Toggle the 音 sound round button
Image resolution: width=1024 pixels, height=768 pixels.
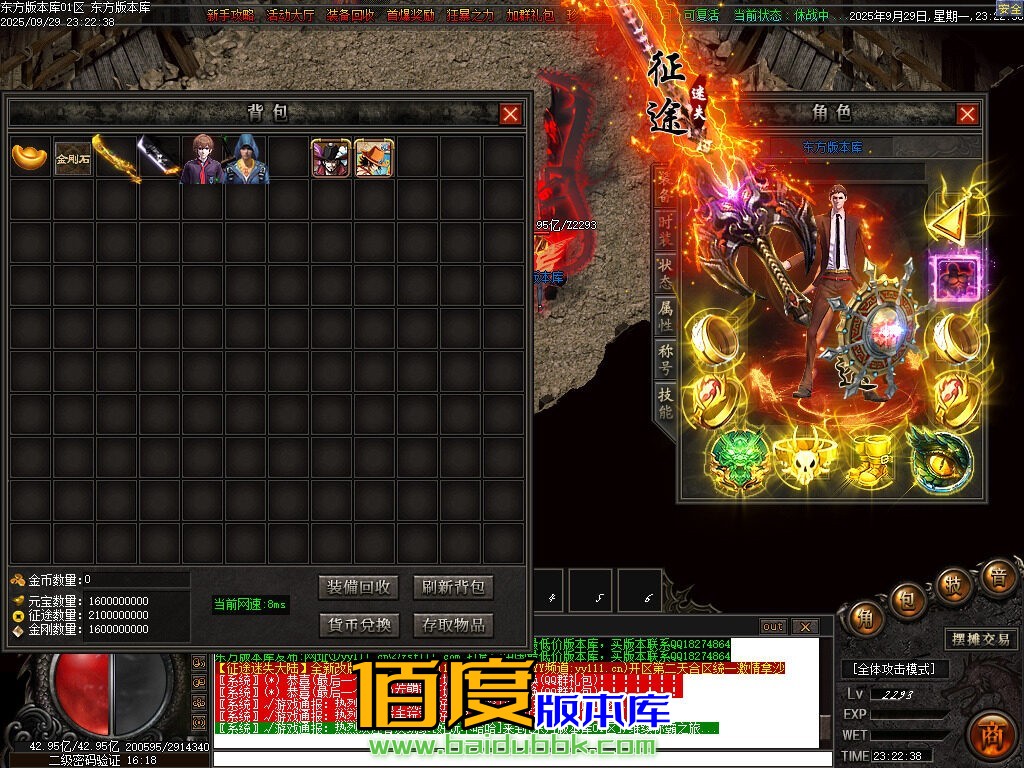pyautogui.click(x=996, y=577)
